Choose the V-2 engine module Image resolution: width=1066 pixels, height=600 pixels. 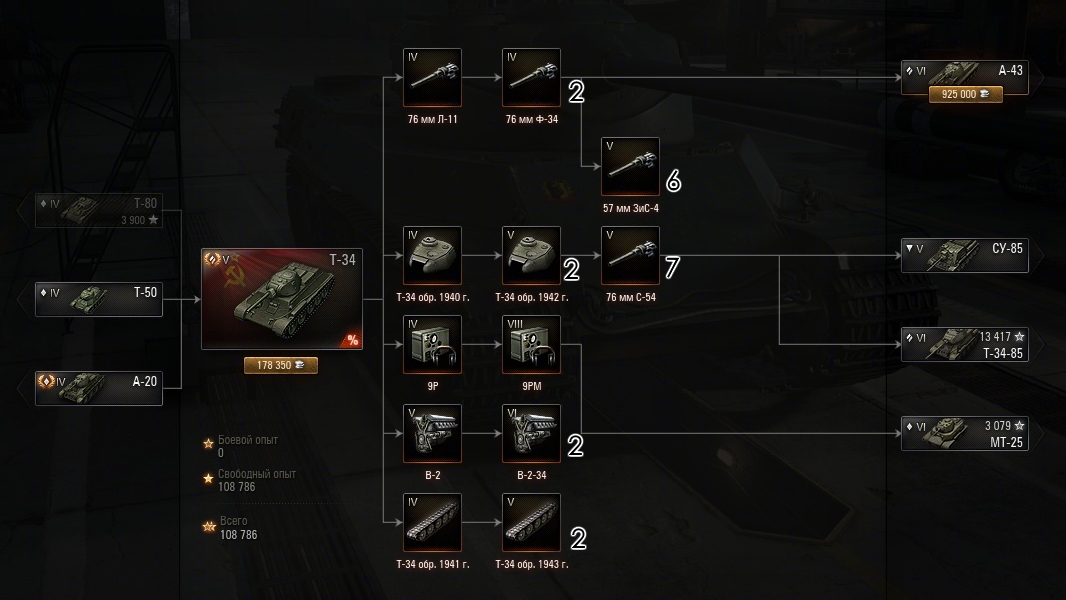(x=432, y=433)
